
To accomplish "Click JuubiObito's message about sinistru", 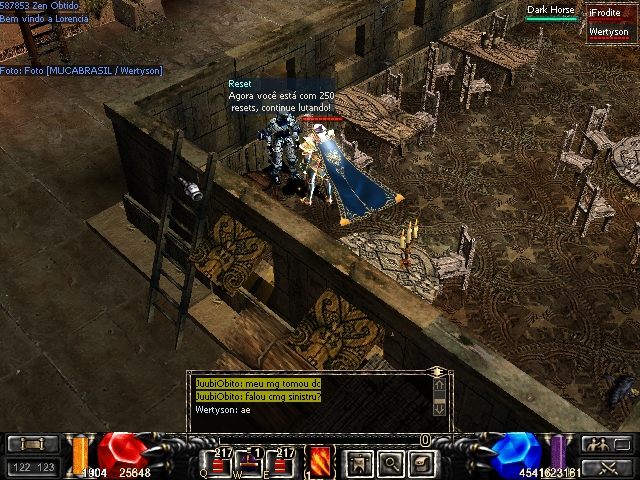I will click(x=258, y=397).
